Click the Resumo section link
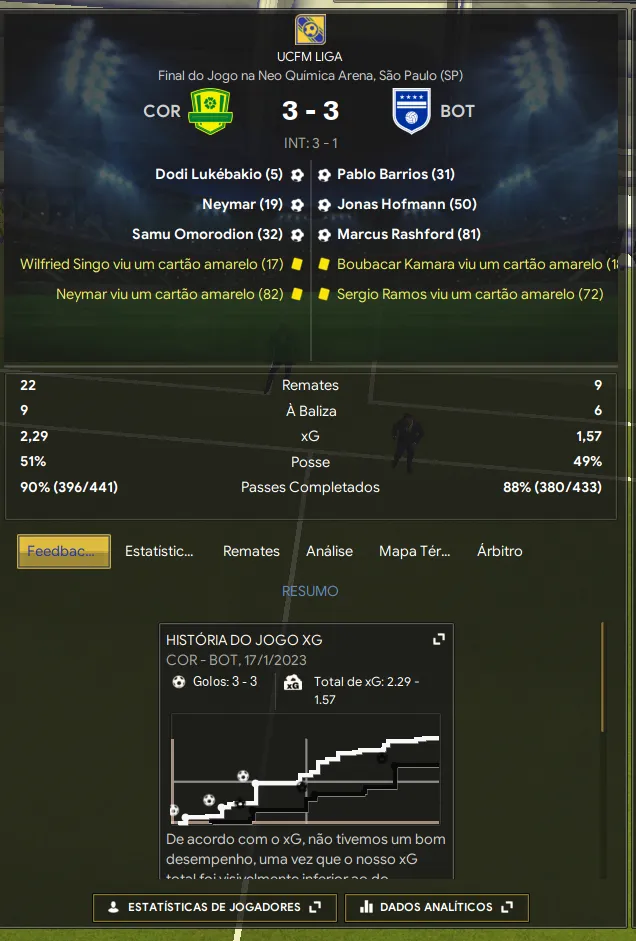The image size is (636, 941). tap(310, 591)
